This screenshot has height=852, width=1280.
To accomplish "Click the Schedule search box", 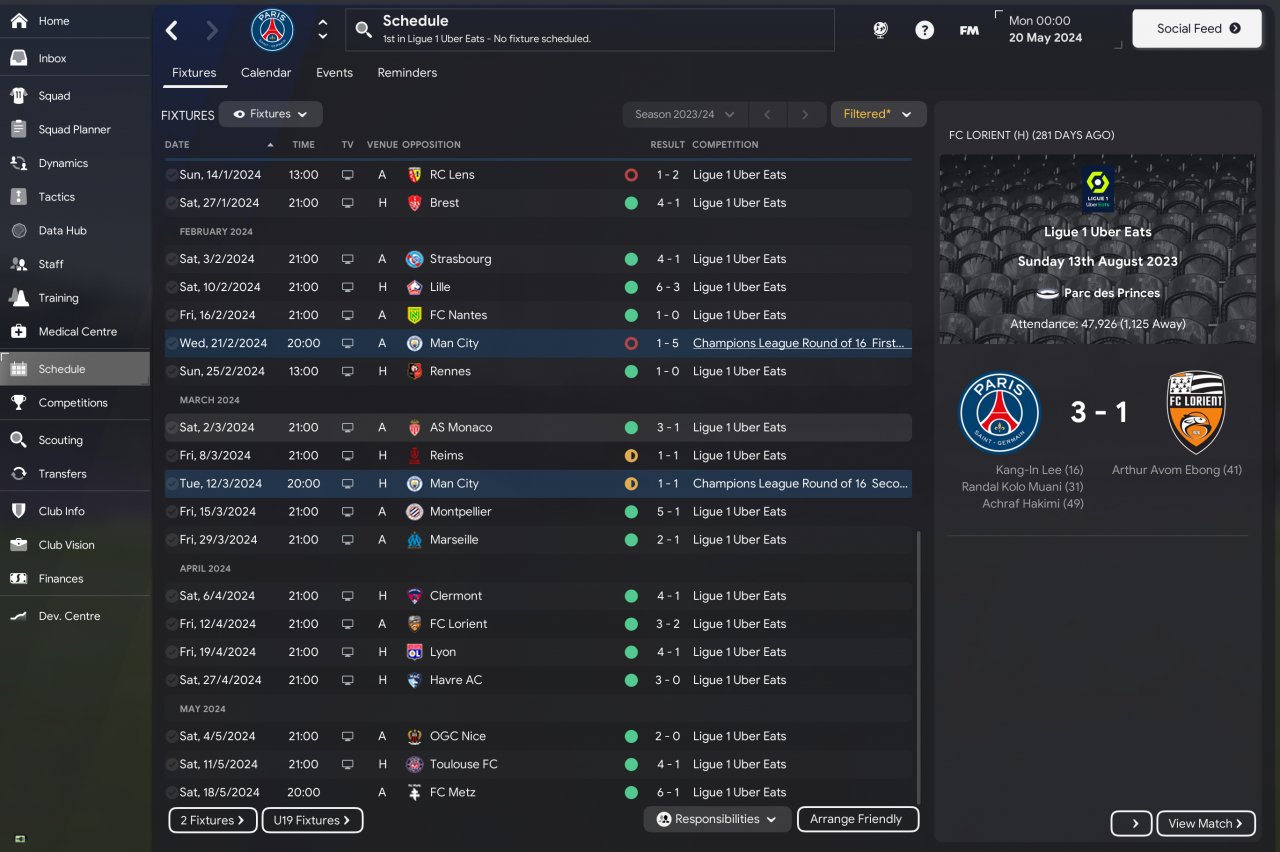I will click(x=590, y=30).
